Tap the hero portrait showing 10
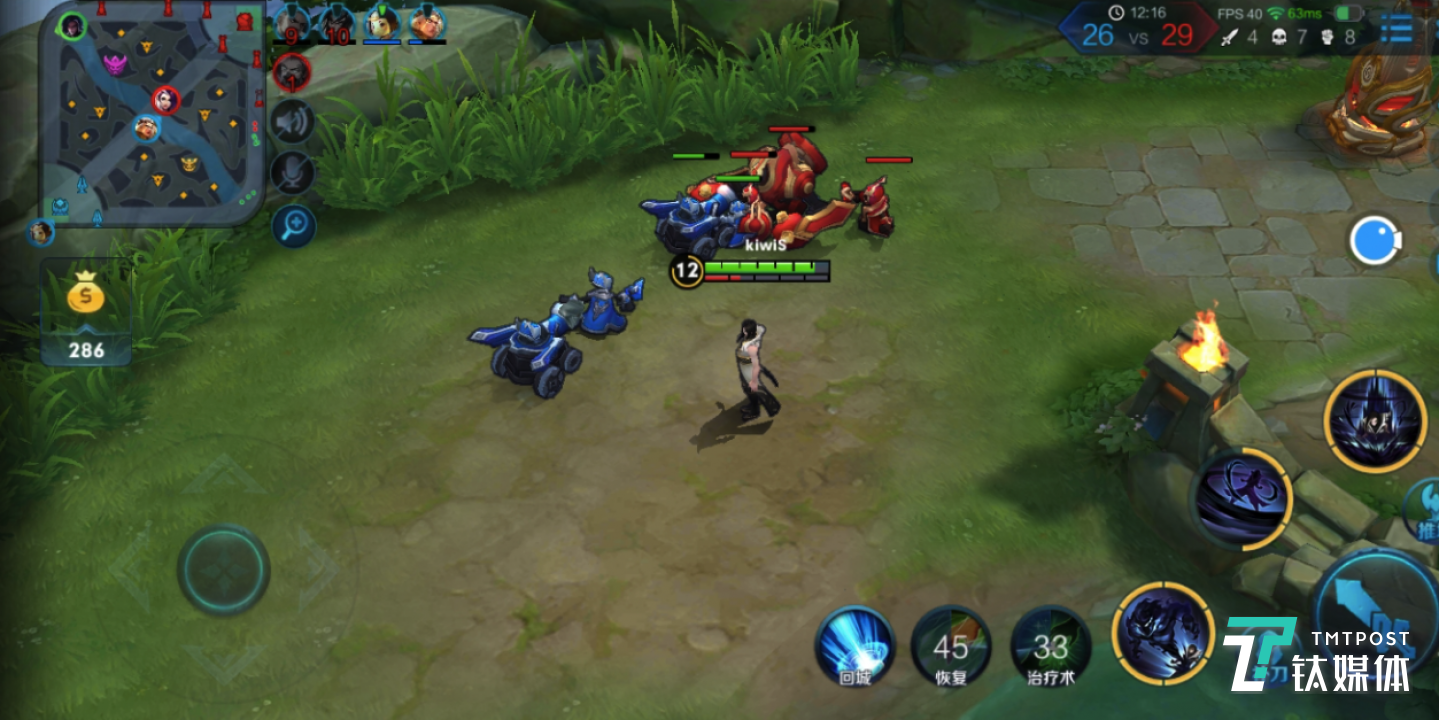The width and height of the screenshot is (1439, 720). tap(336, 22)
